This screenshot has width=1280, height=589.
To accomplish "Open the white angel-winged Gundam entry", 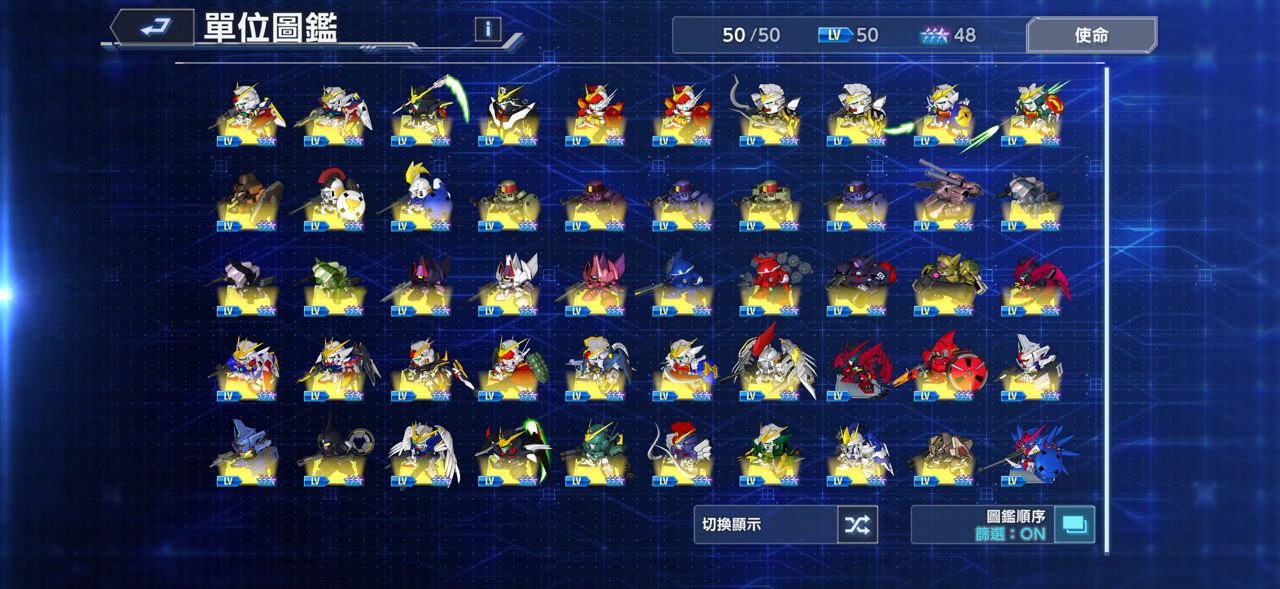I will (422, 455).
